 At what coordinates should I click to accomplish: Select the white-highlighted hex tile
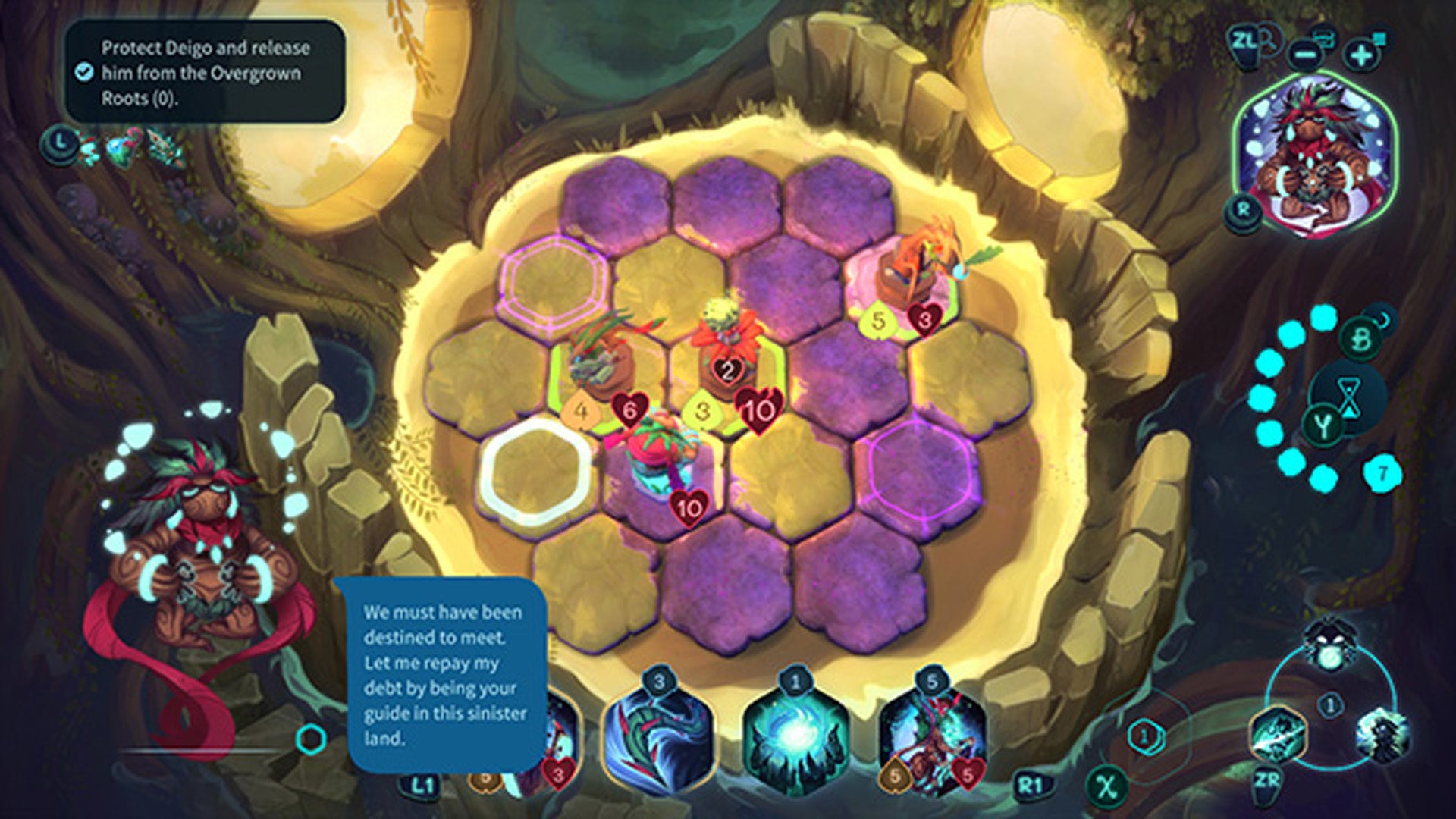click(538, 471)
